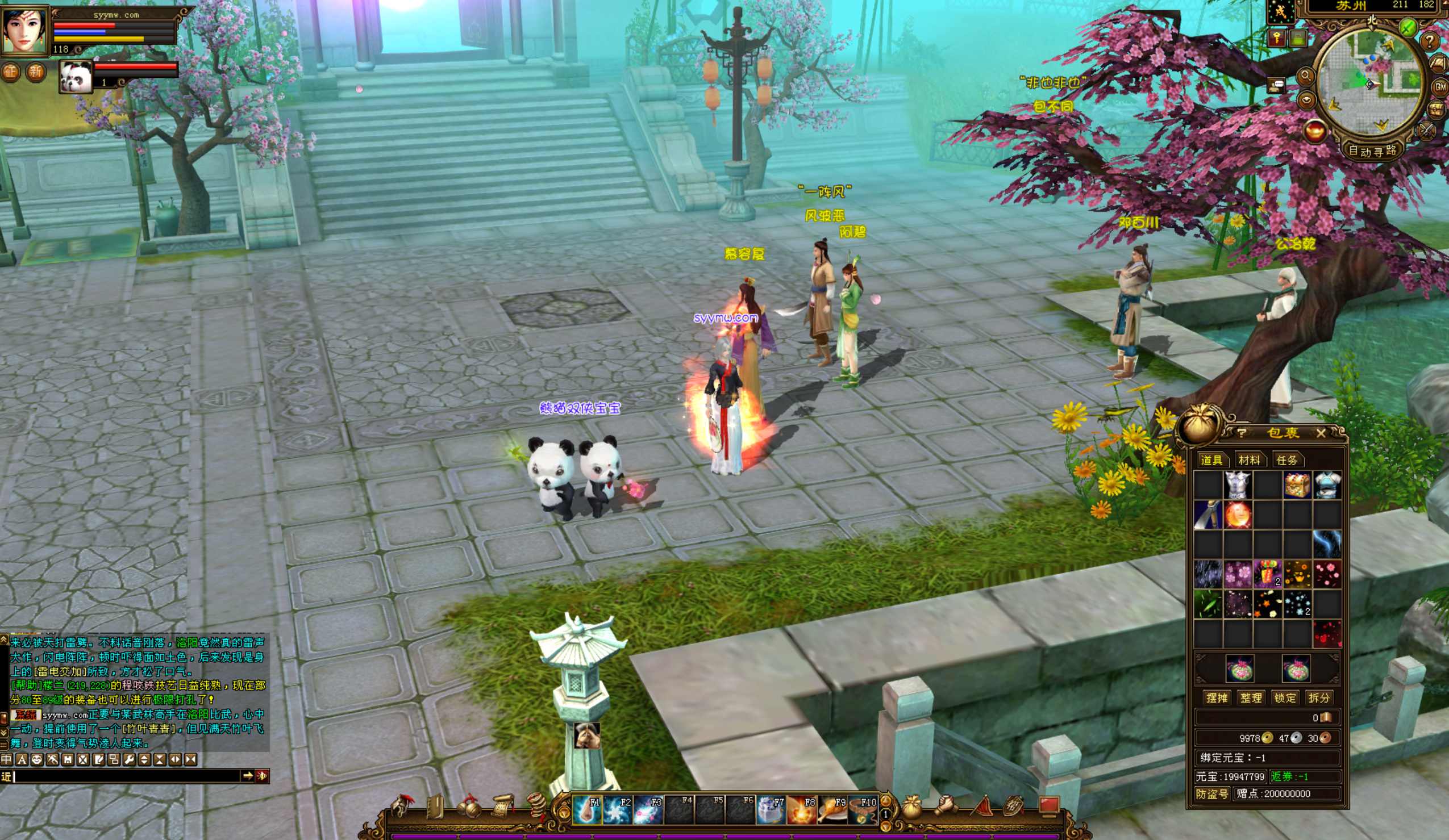Open the GM support button by the minimap
This screenshot has height=840, width=1449.
(x=1440, y=87)
